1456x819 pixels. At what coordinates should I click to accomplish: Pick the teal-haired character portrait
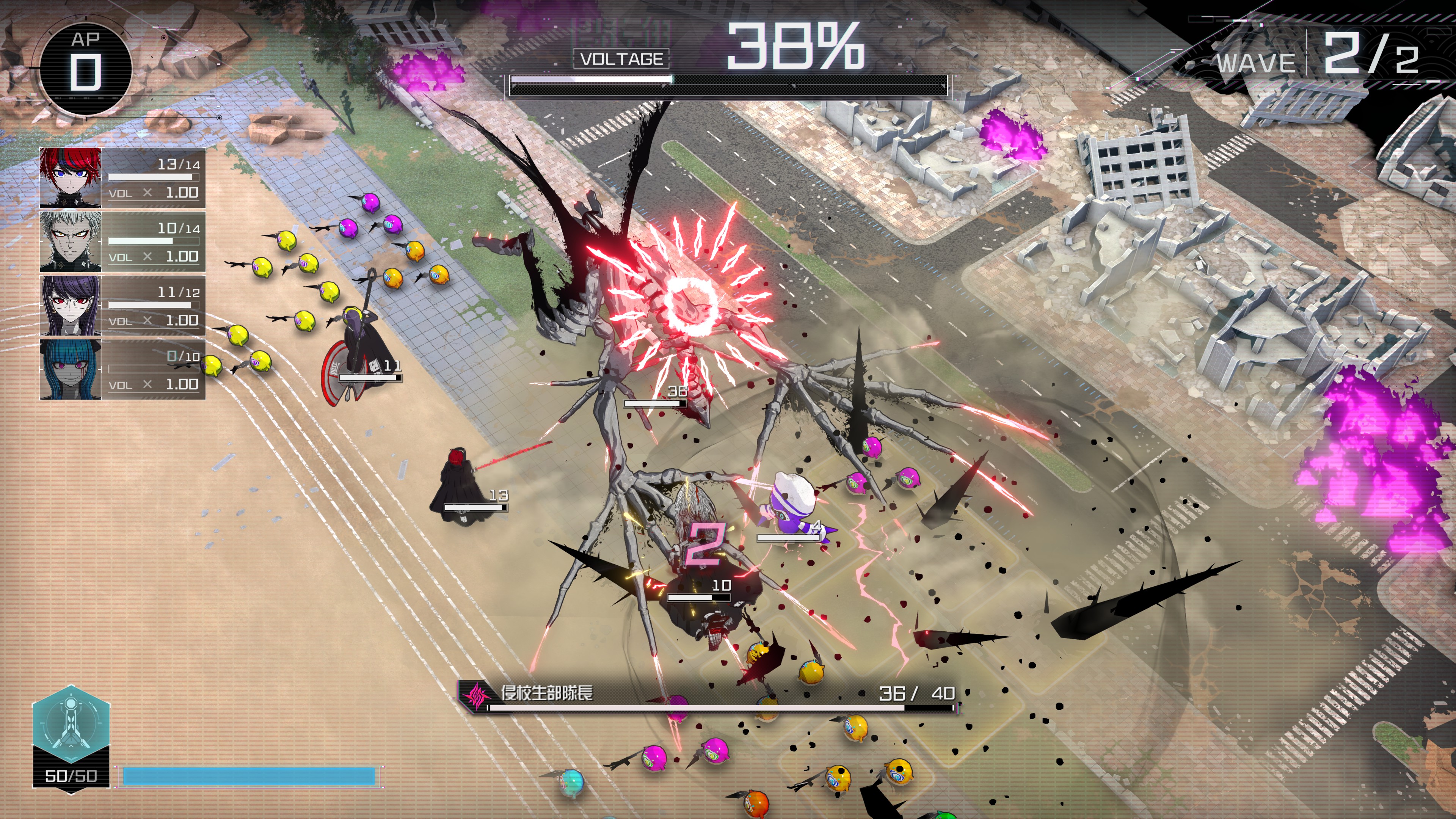[x=71, y=370]
